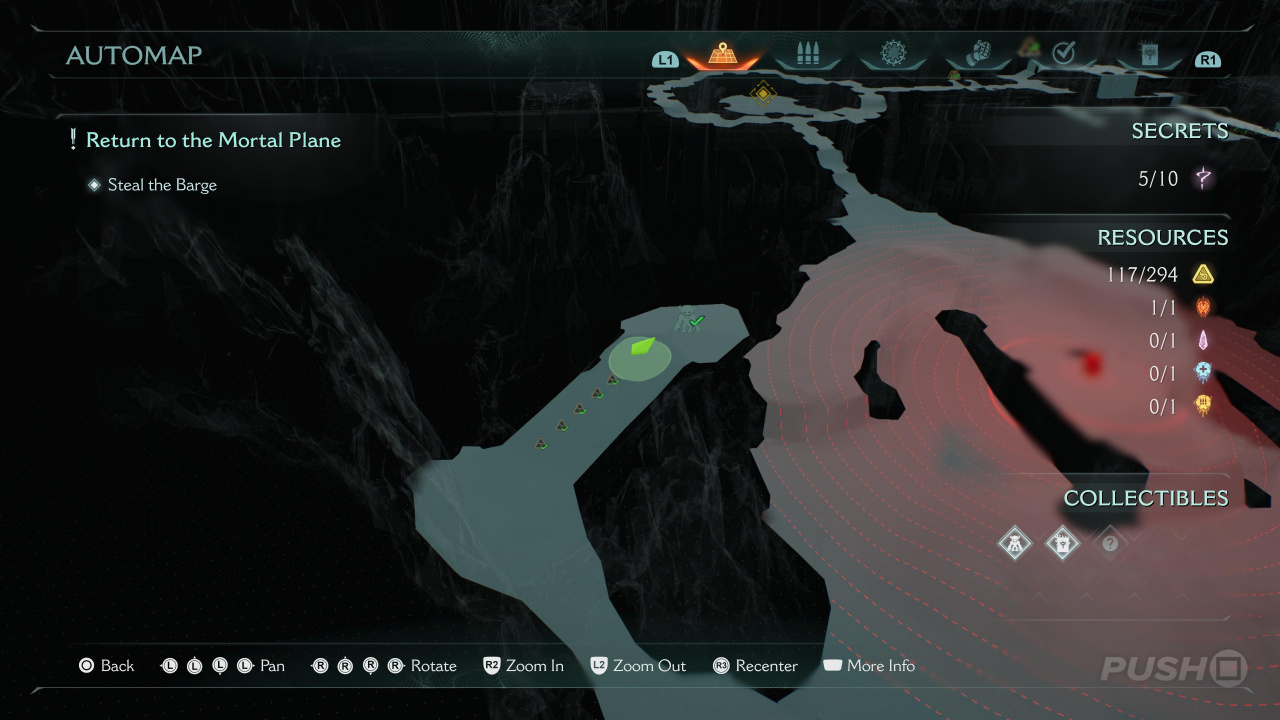Viewport: 1280px width, 720px height.
Task: Select the Return to the Mortal Plane mission
Action: point(213,140)
